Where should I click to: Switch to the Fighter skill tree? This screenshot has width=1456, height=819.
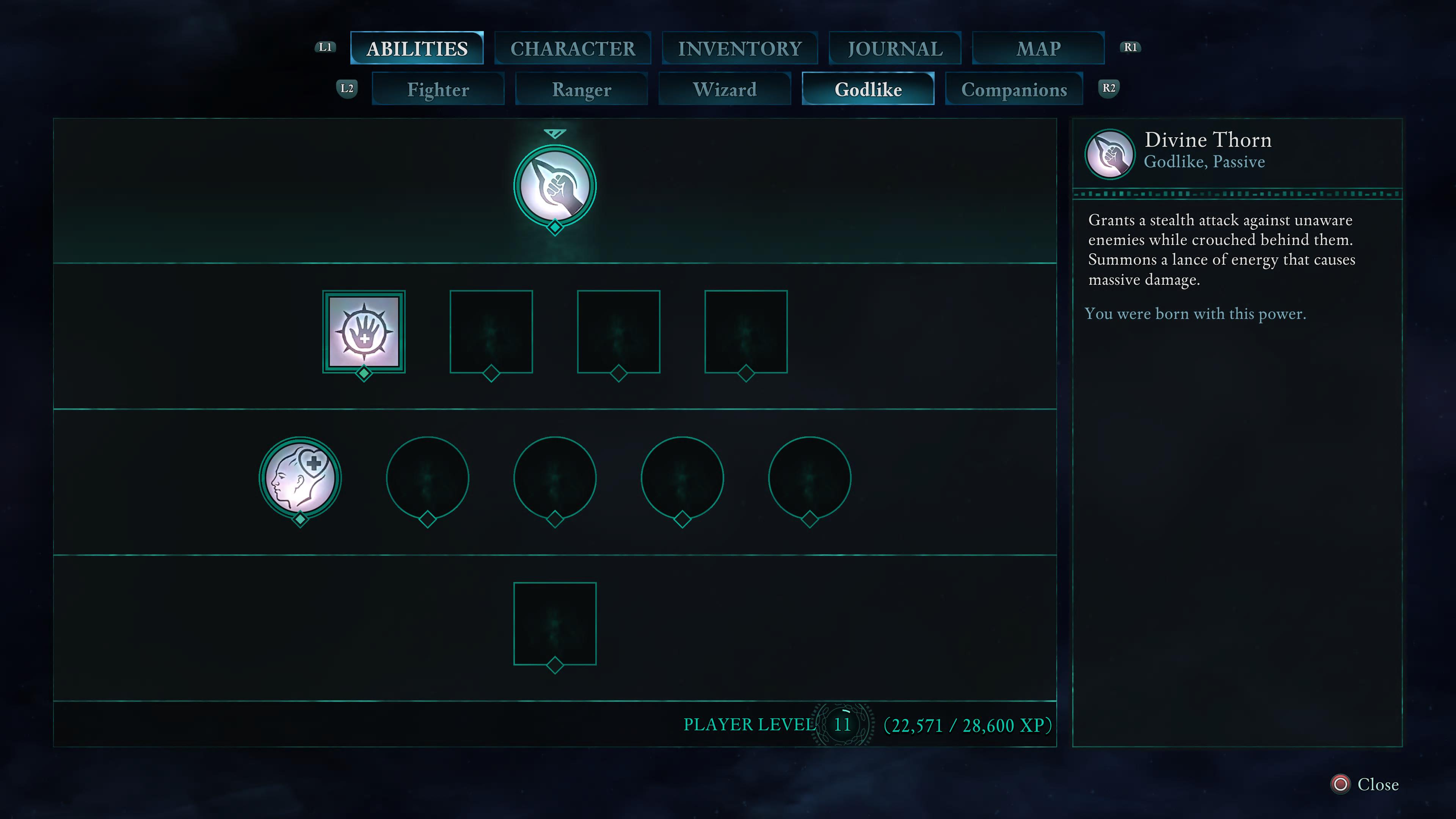(438, 89)
